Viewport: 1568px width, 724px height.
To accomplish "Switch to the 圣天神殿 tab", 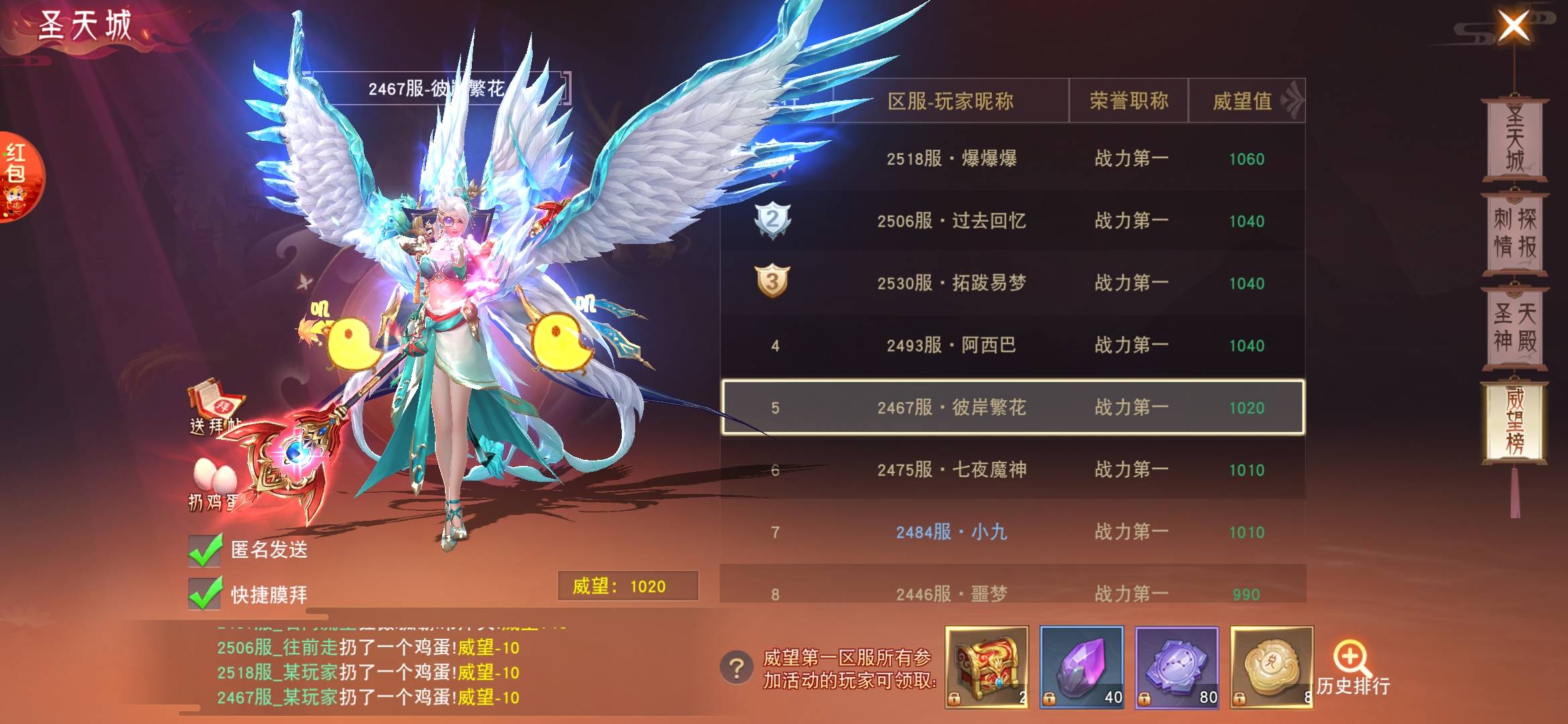I will (x=1514, y=328).
